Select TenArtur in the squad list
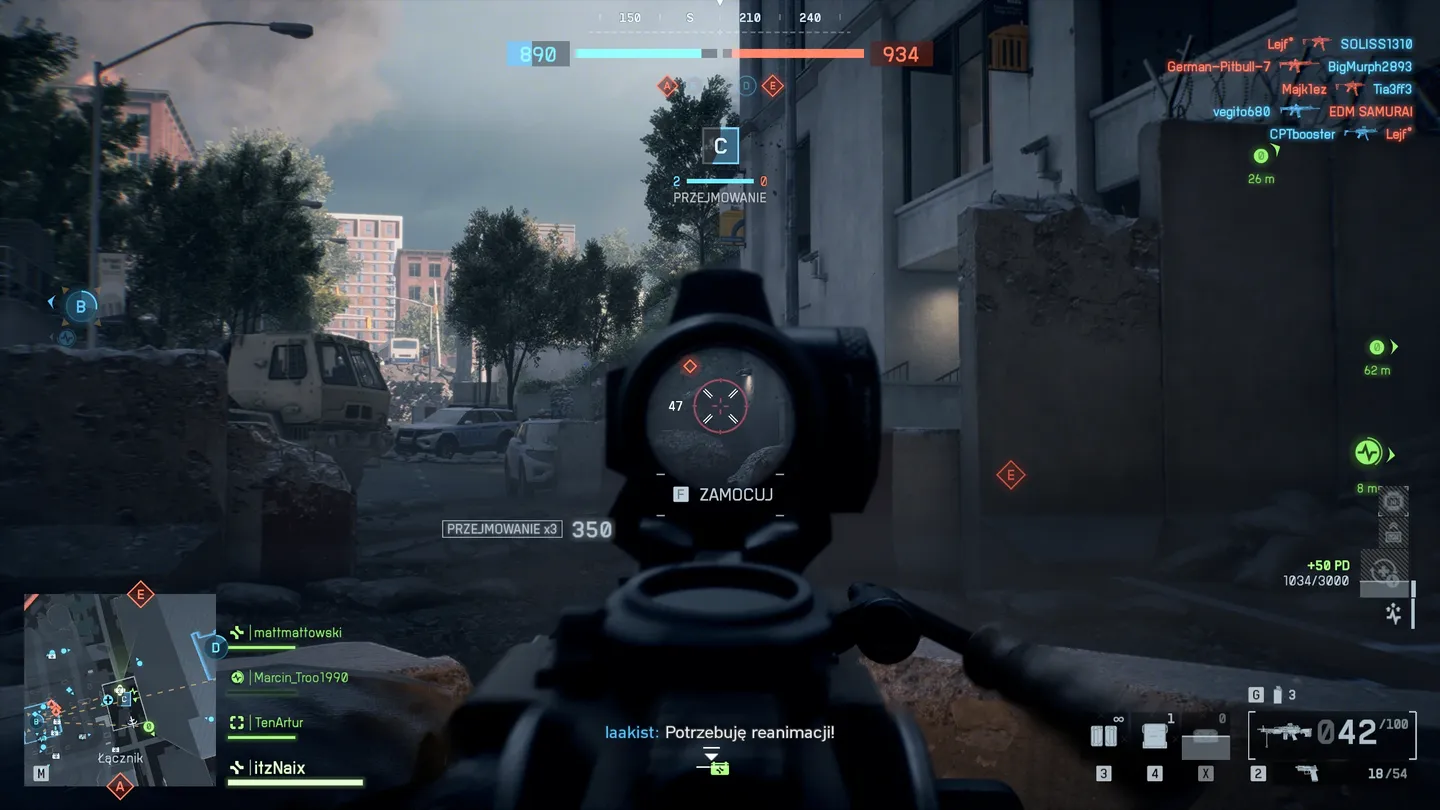The width and height of the screenshot is (1440, 810). 278,723
